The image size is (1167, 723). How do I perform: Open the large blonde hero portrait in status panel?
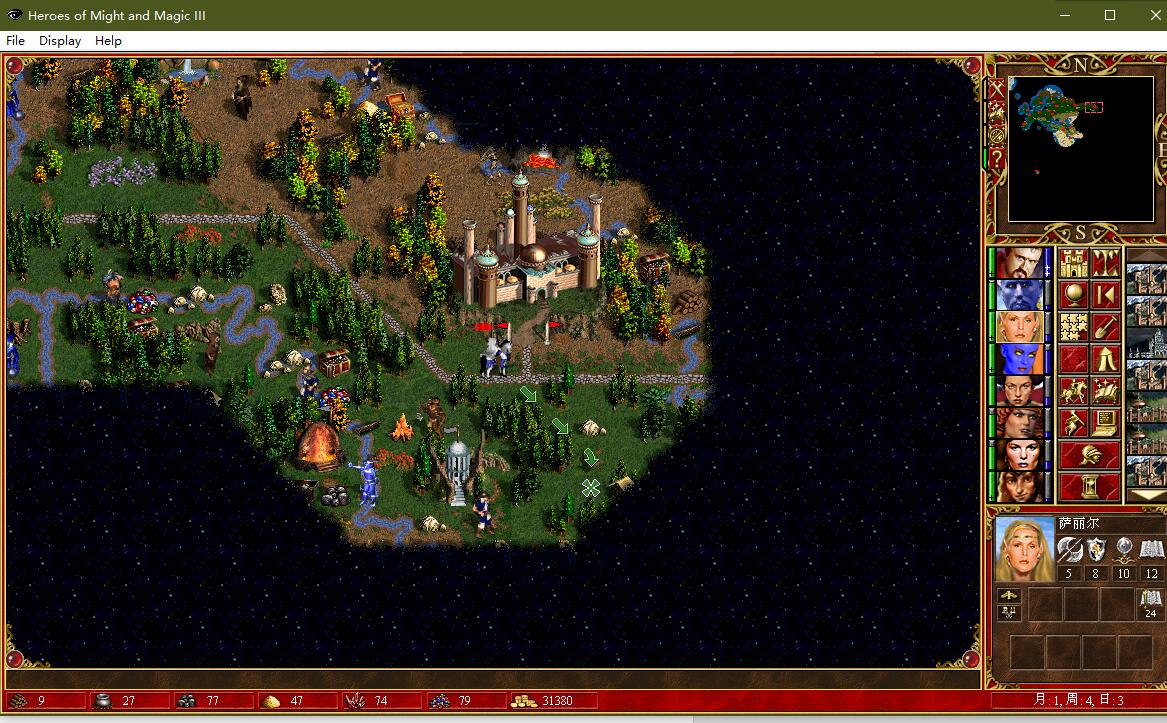pos(1025,548)
